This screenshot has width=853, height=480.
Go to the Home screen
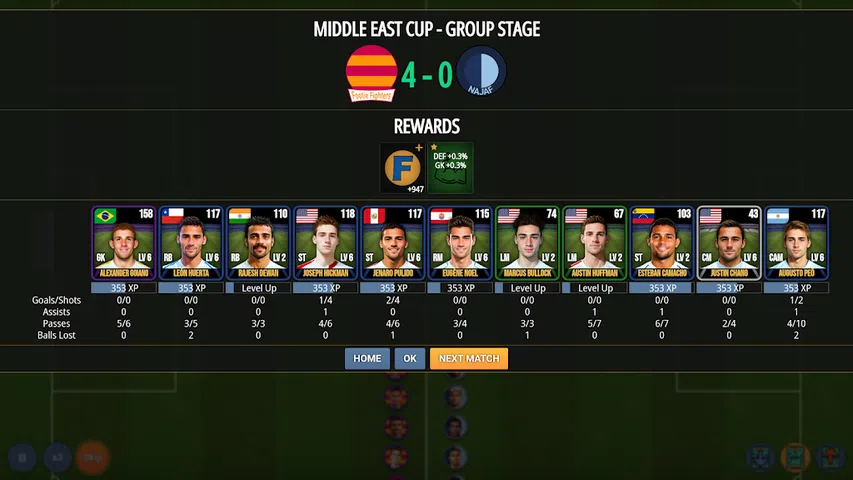click(367, 358)
